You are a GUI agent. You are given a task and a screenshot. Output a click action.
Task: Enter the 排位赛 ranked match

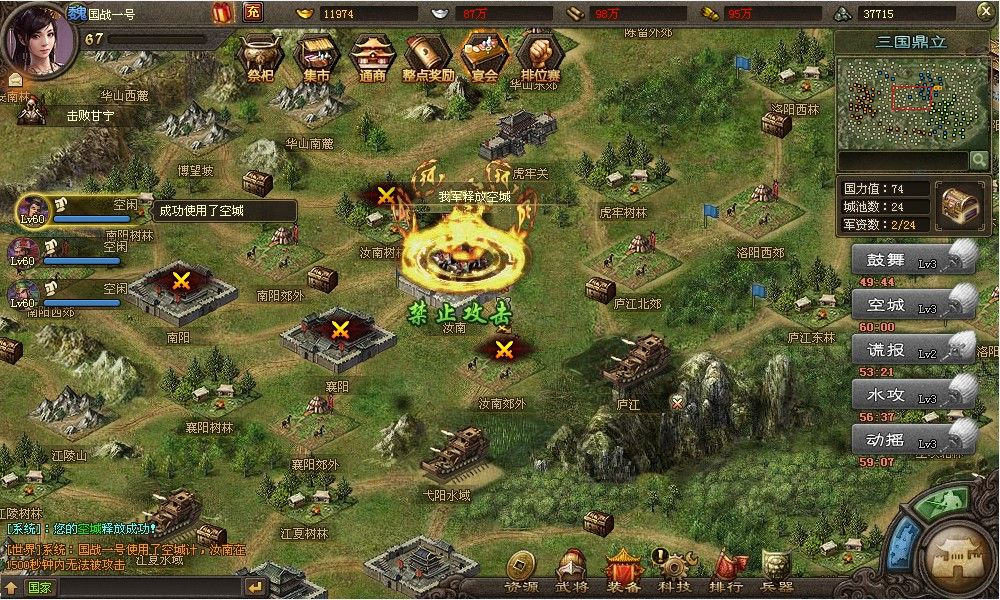click(x=541, y=57)
